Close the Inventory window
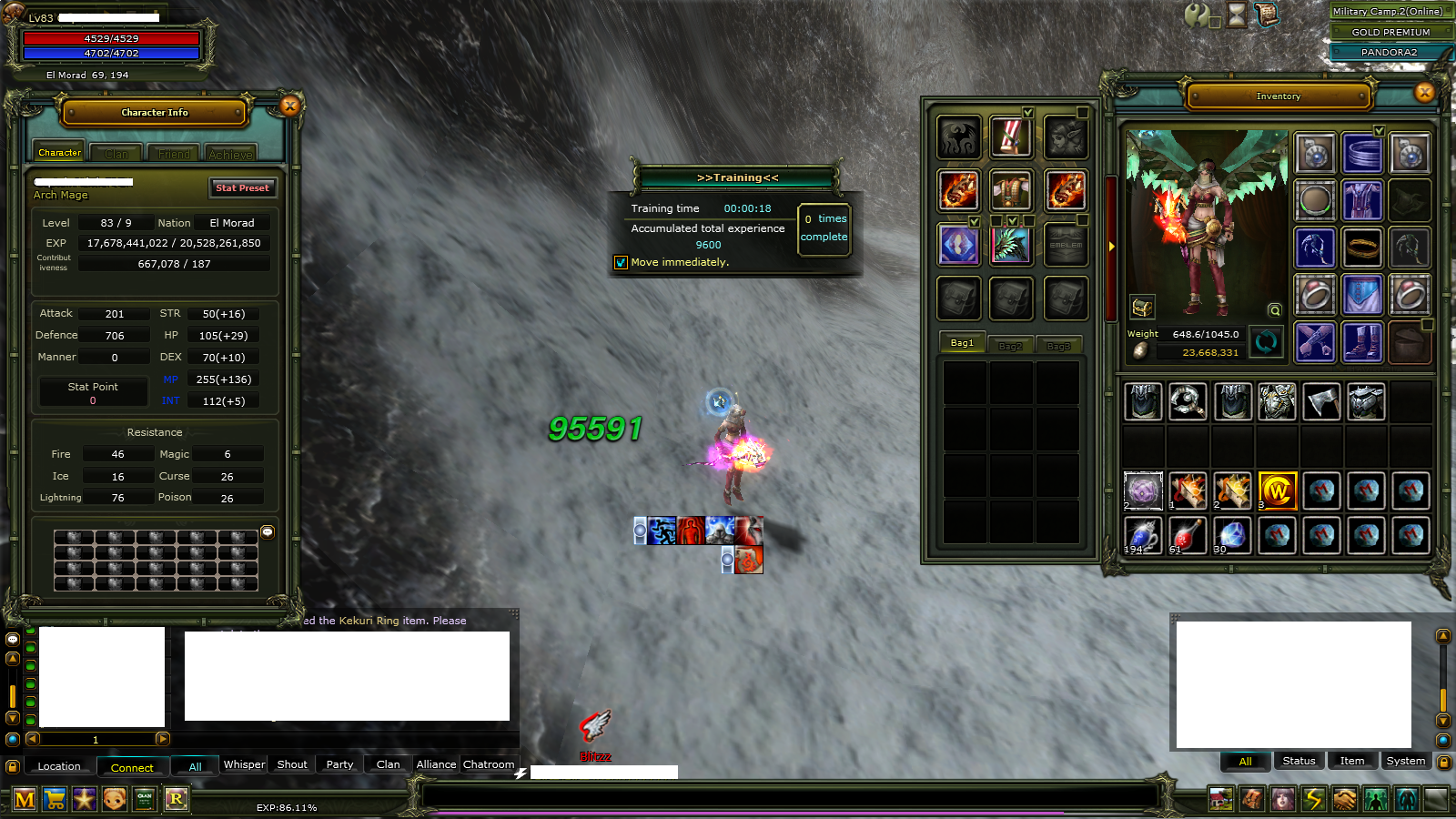Image resolution: width=1456 pixels, height=819 pixels. pos(1425,92)
